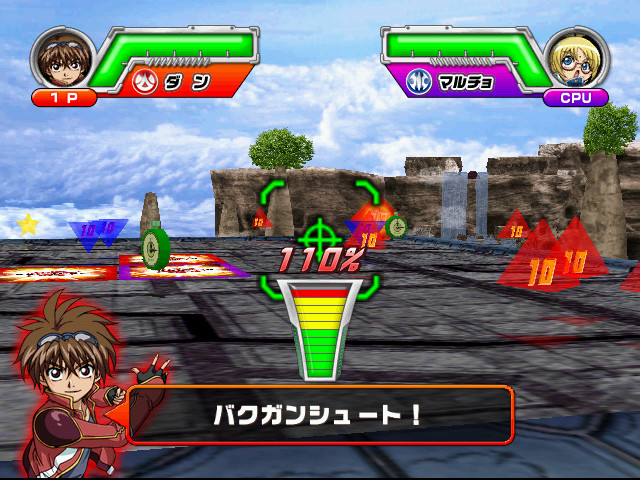Click the green aiming crosshair reticle
Image resolution: width=640 pixels, height=480 pixels.
point(319,236)
